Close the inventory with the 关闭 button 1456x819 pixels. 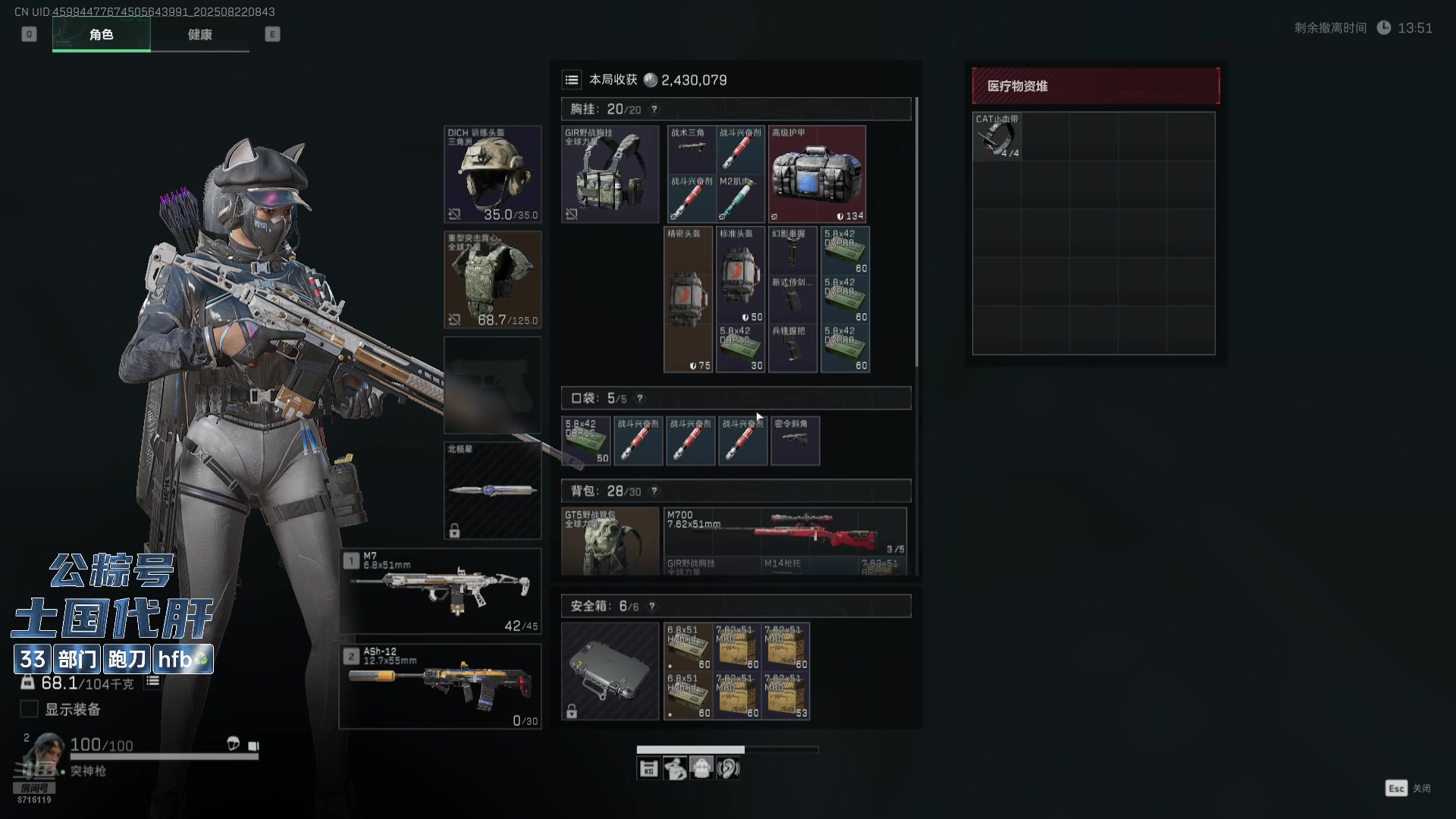[1408, 789]
